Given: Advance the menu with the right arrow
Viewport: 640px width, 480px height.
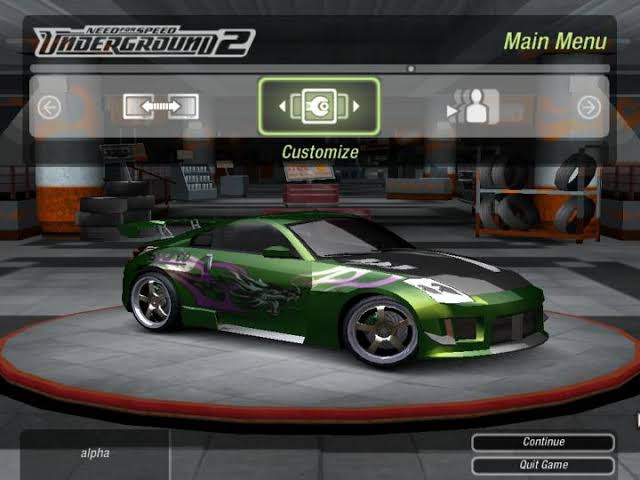Looking at the screenshot, I should coord(589,107).
